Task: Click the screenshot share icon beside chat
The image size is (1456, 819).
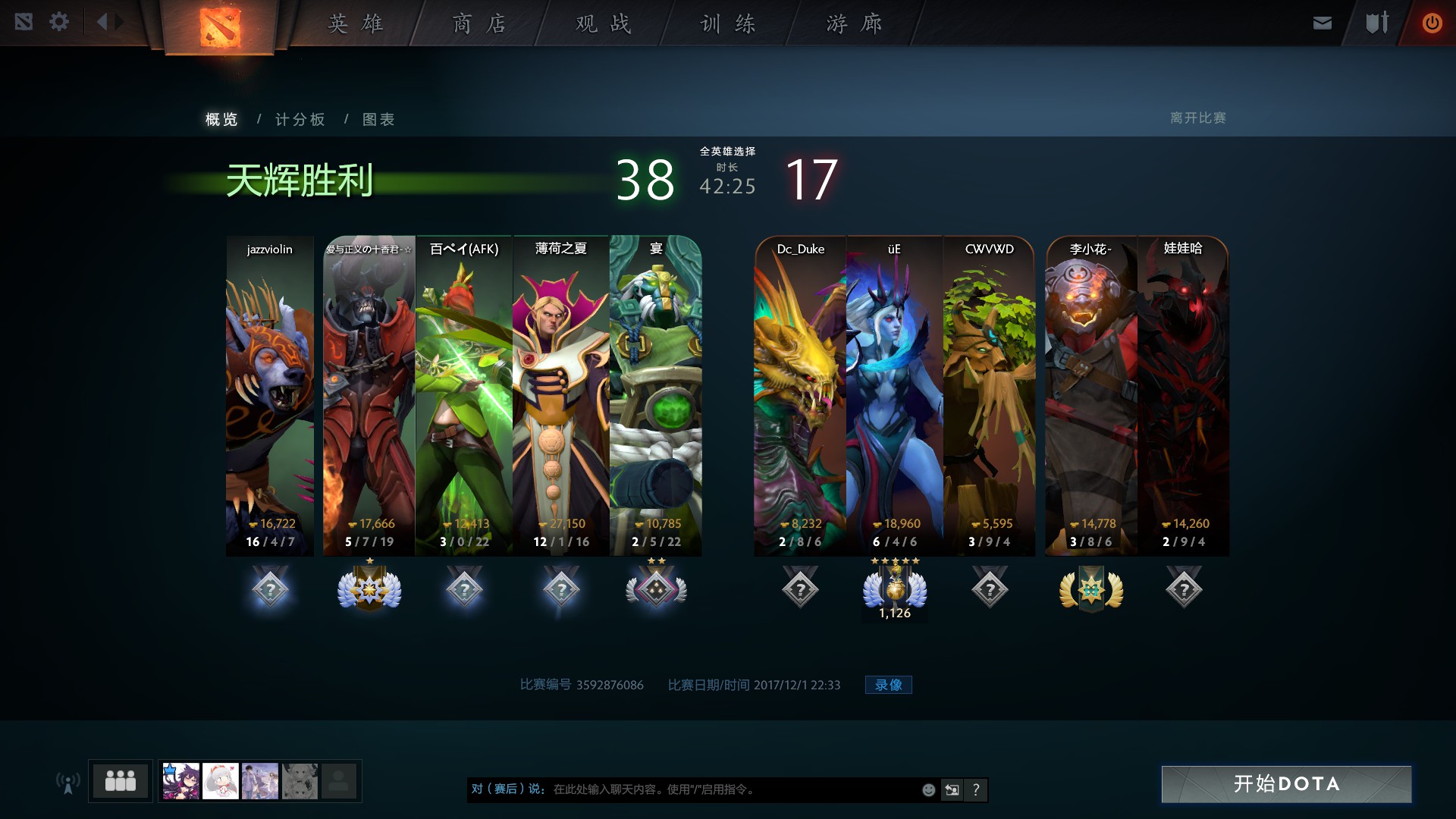Action: pos(952,789)
